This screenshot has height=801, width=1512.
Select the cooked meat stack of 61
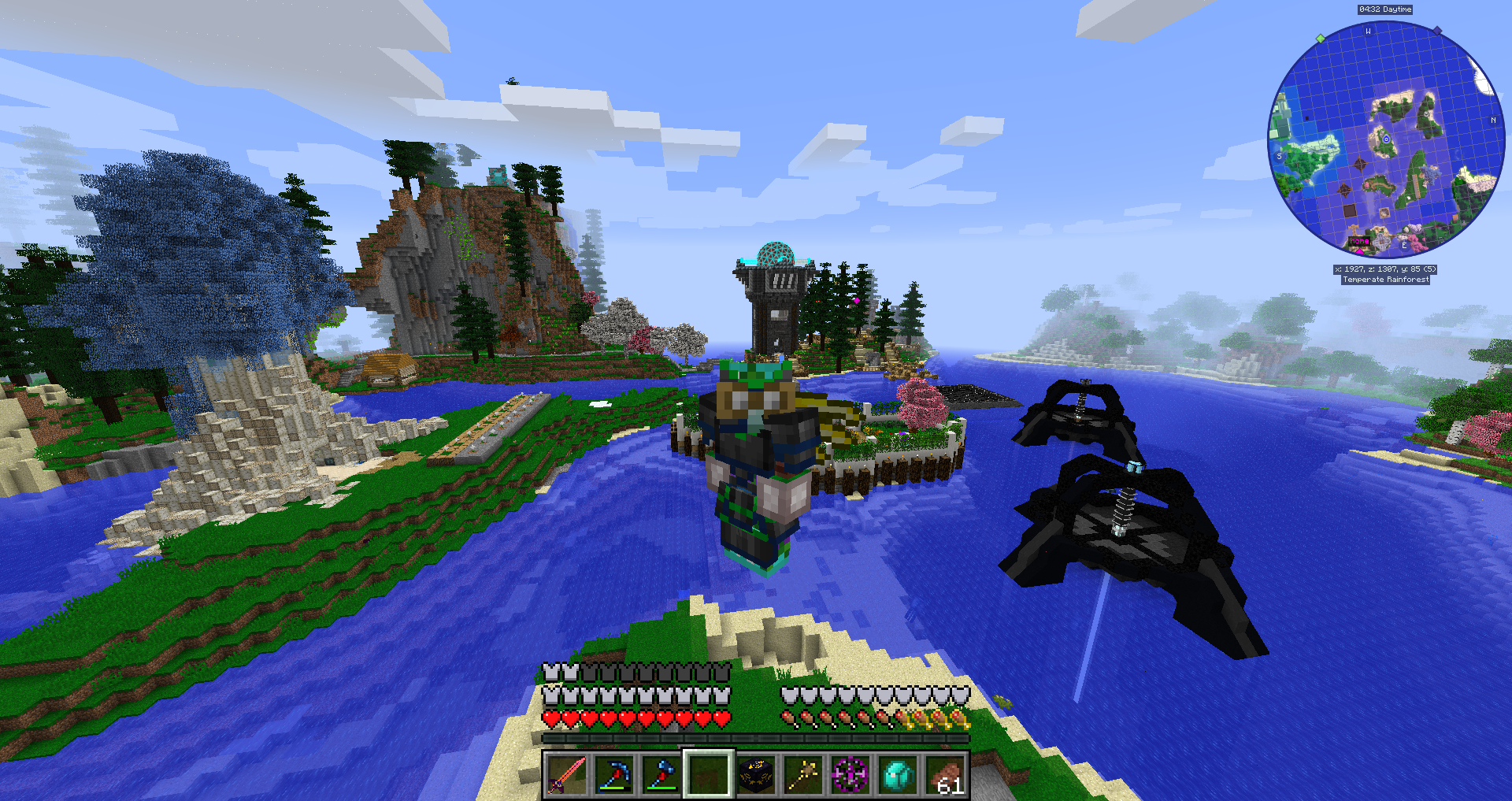tap(945, 775)
